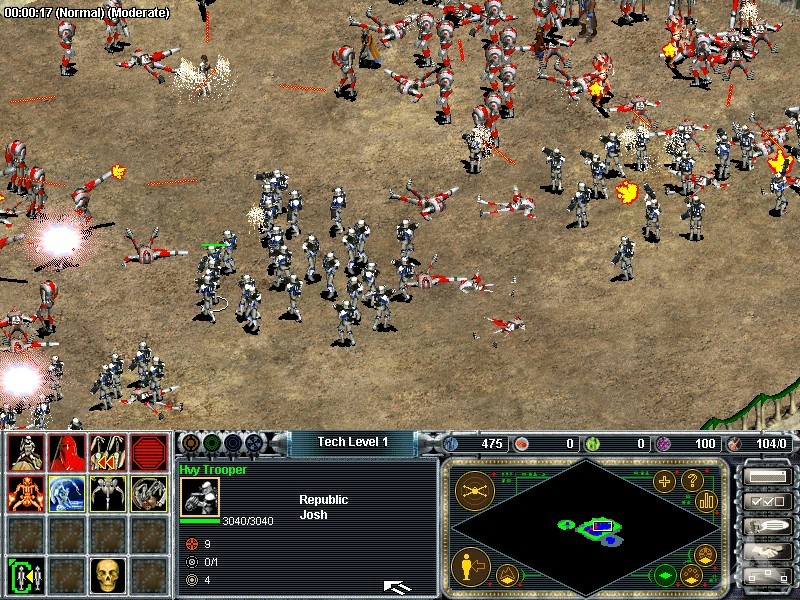This screenshot has width=800, height=600.
Task: Select the blue-background creature command icon
Action: [x=65, y=494]
